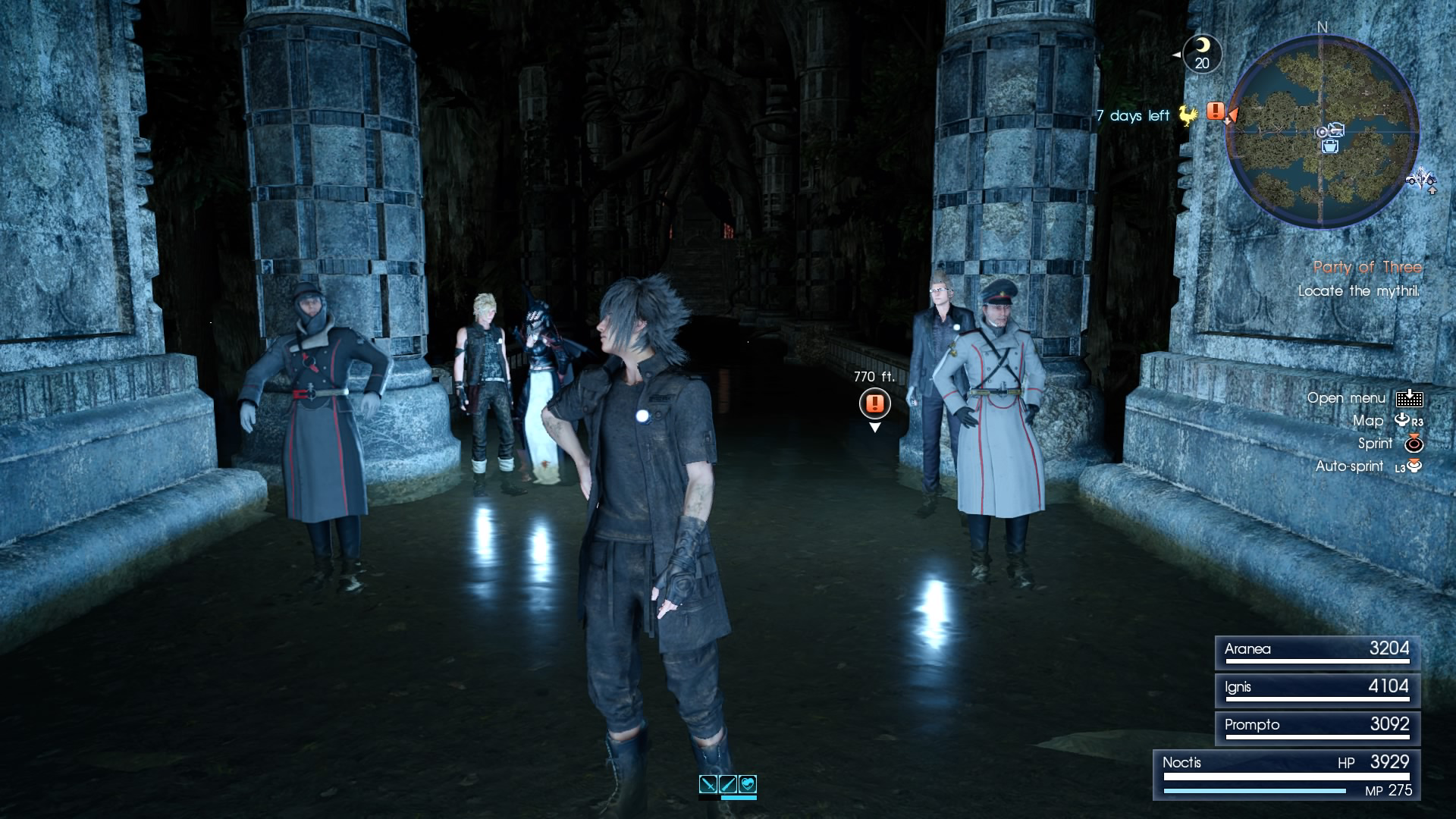
Task: Click the moon time-of-day indicator
Action: point(1202,53)
